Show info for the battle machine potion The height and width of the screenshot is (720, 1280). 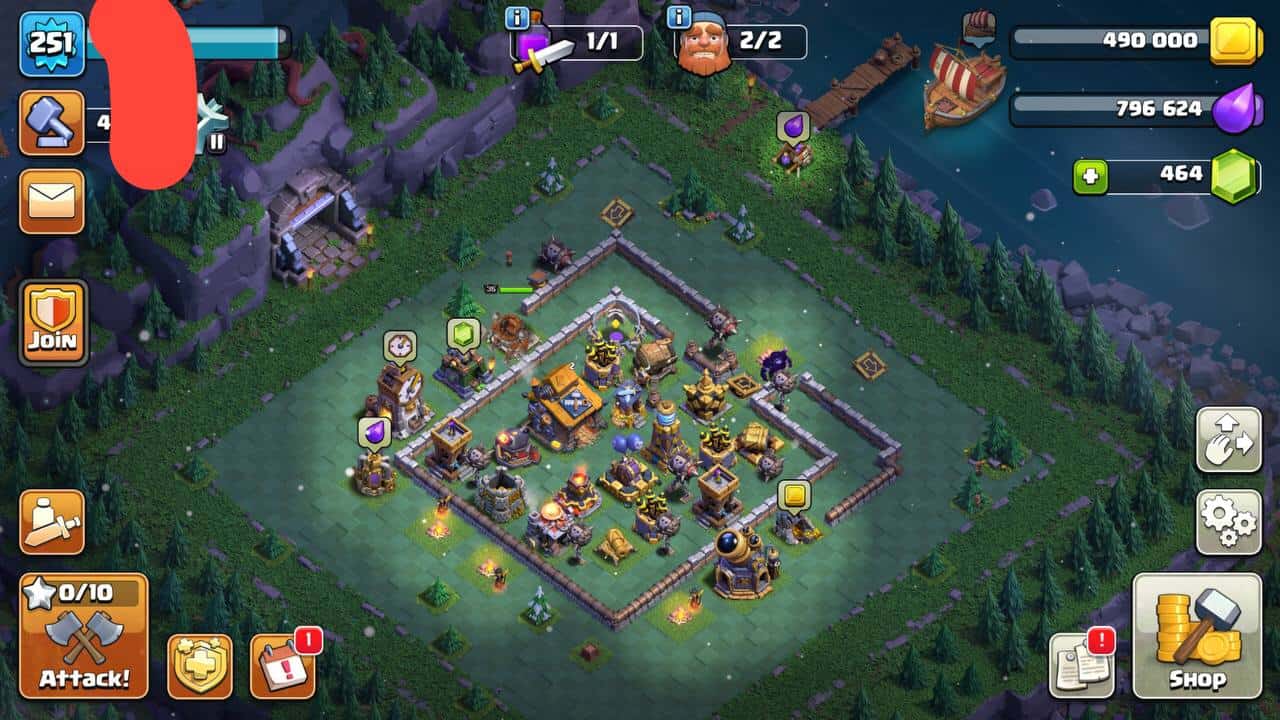coord(518,18)
